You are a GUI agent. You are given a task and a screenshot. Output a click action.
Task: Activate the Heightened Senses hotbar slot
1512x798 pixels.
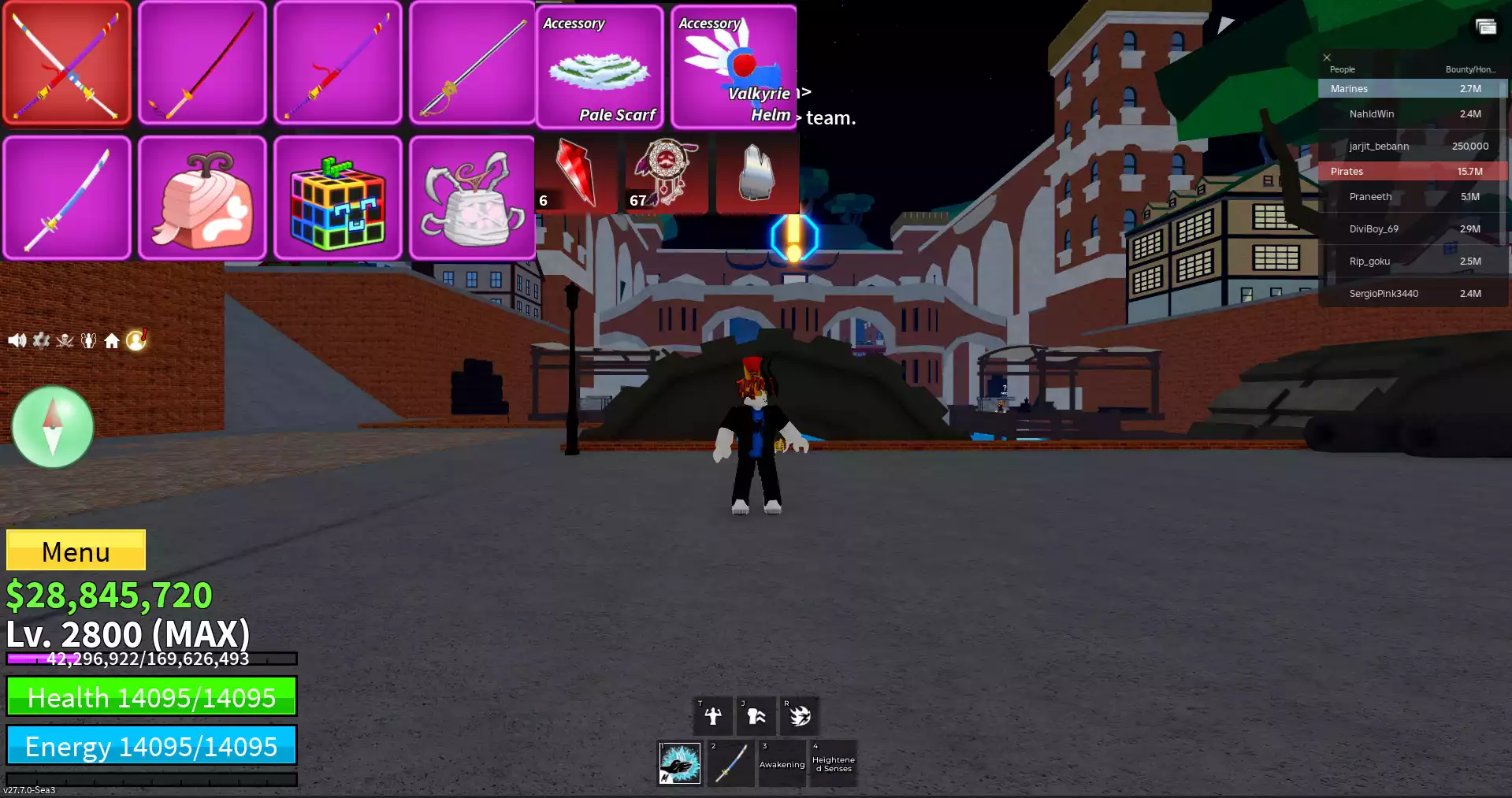[833, 763]
